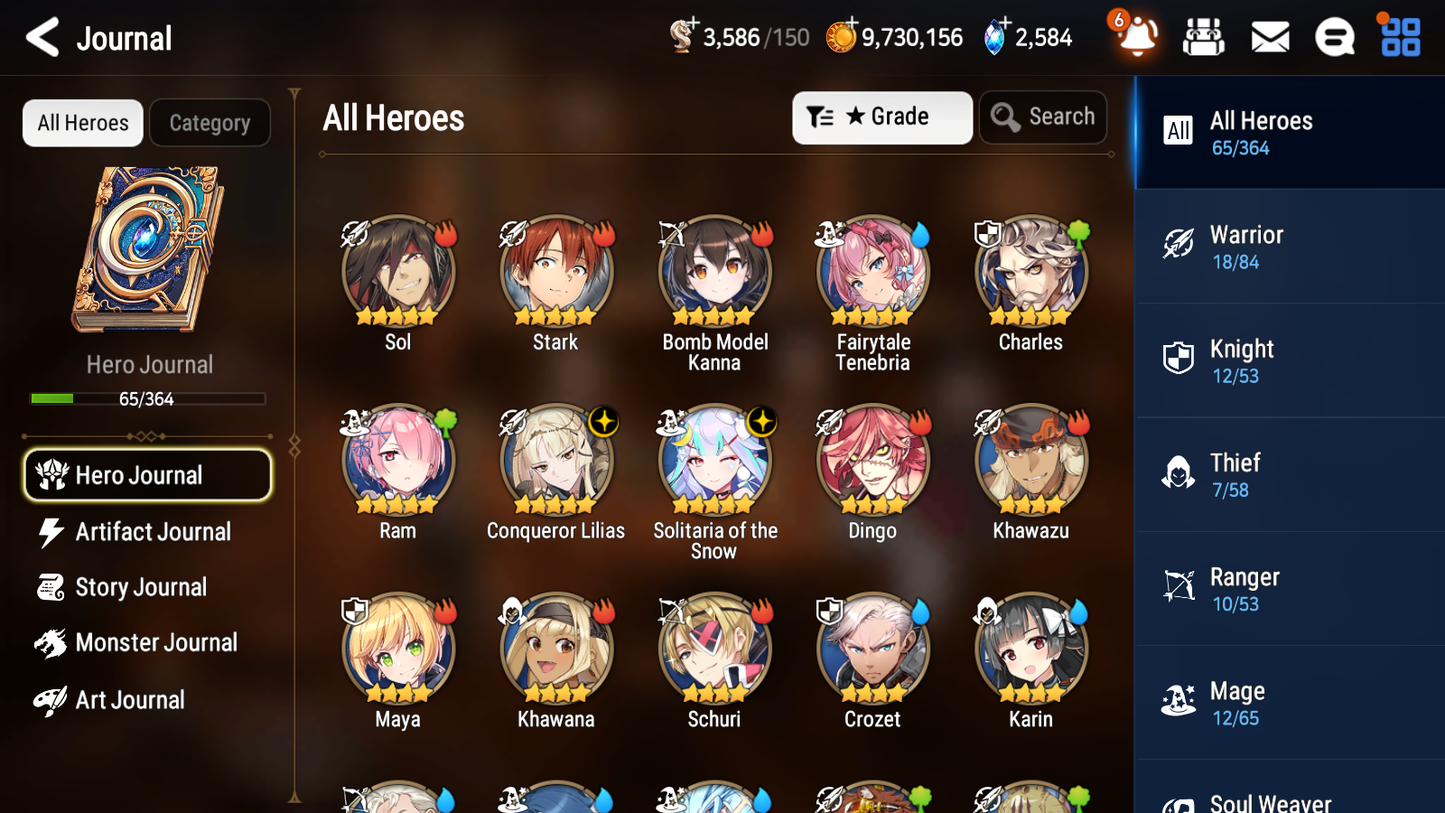Check the Hero Journal progress bar

click(x=148, y=398)
